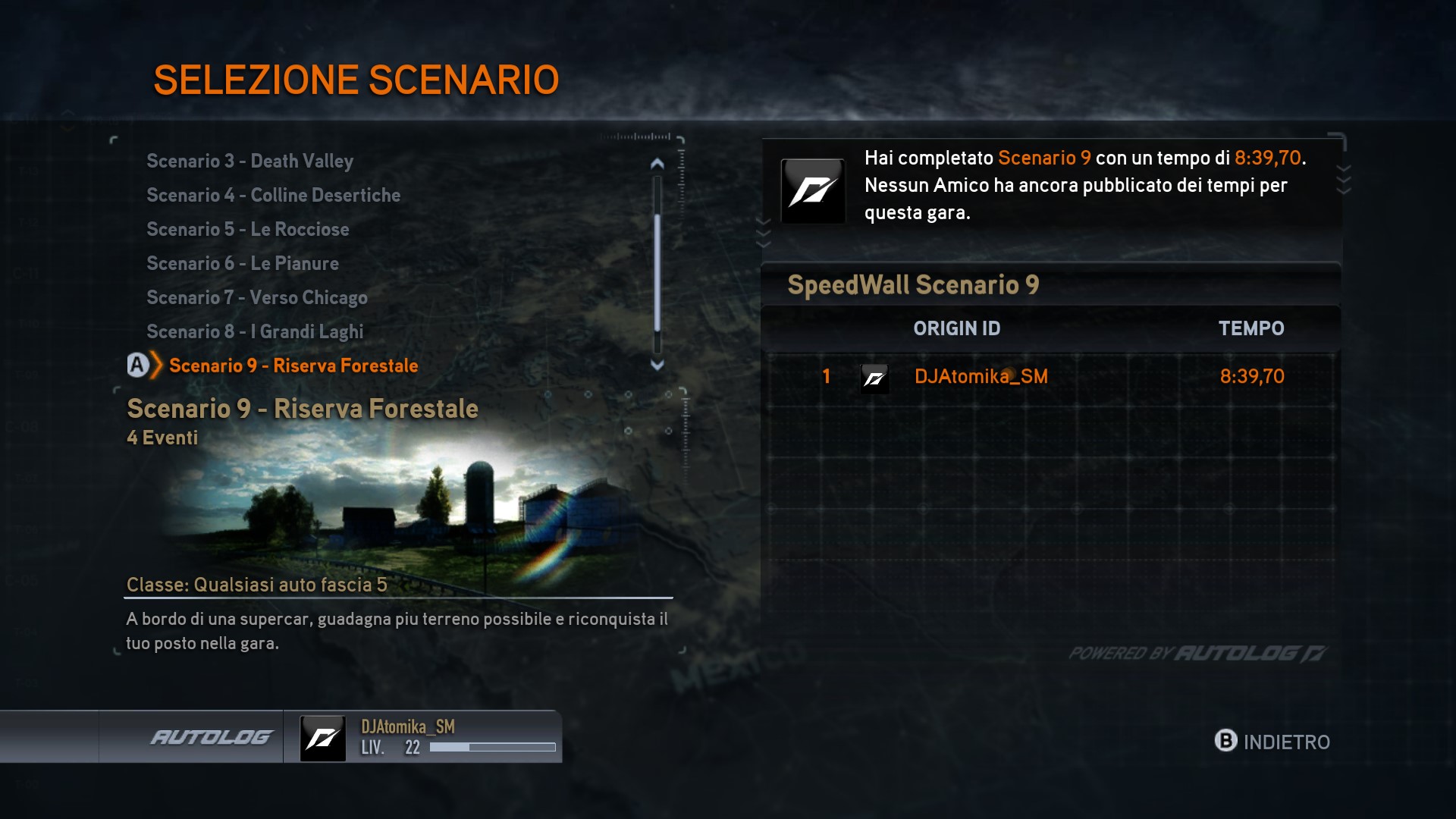
Task: Pick Scenario 6 - Le Pianure
Action: point(242,264)
